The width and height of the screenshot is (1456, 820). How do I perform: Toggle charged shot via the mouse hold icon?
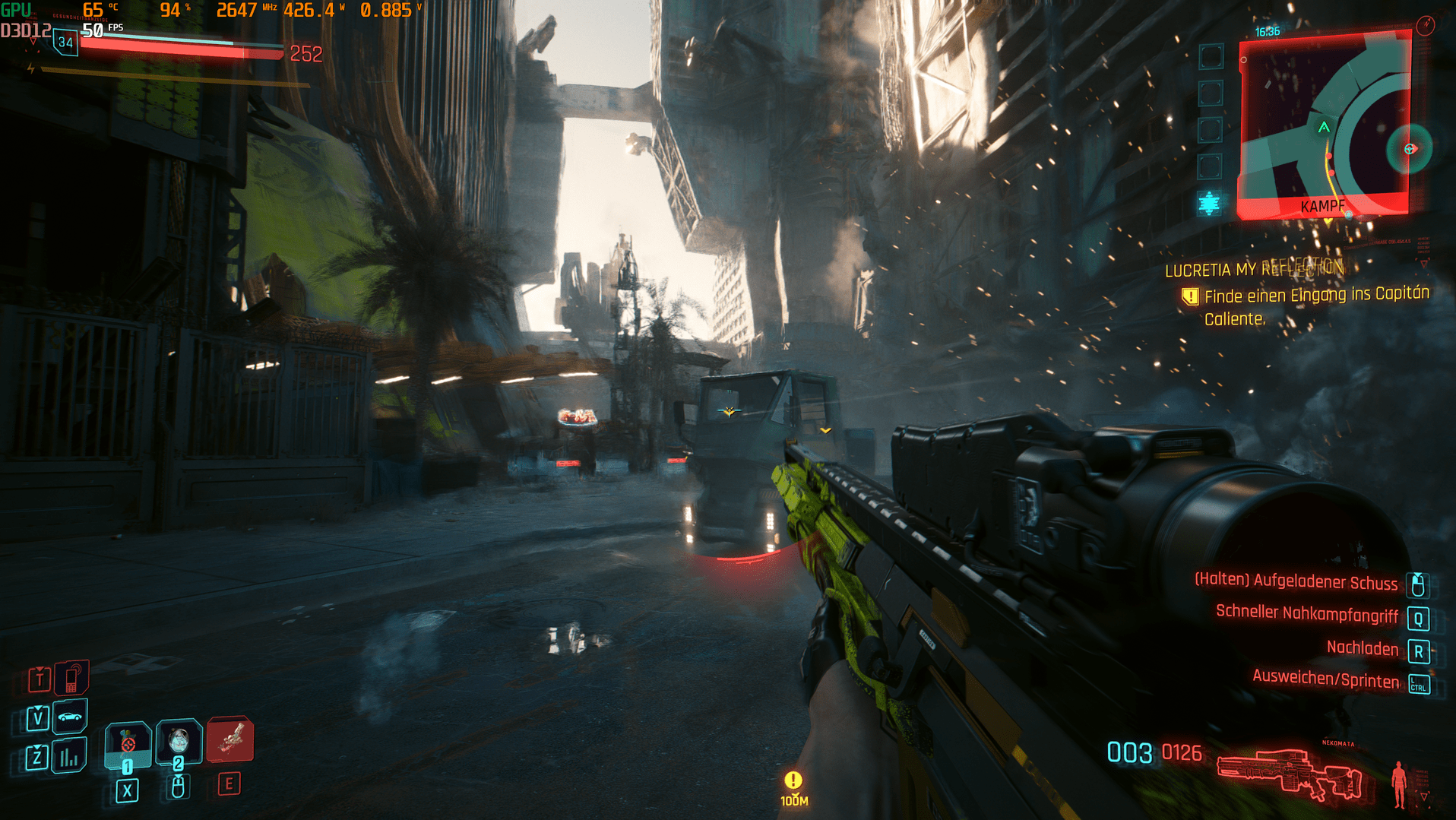tap(1417, 585)
